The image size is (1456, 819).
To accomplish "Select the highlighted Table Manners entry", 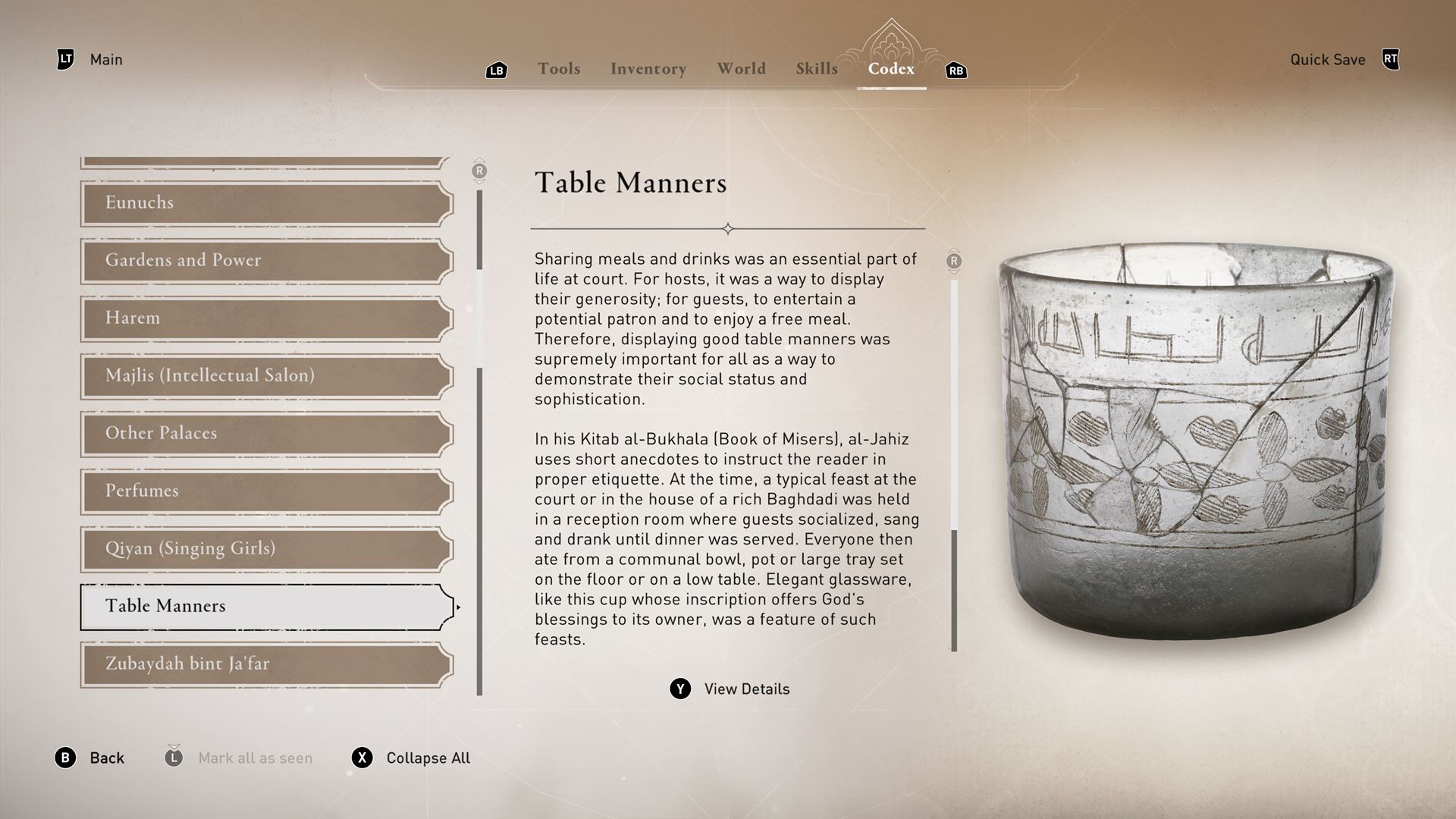I will [265, 607].
